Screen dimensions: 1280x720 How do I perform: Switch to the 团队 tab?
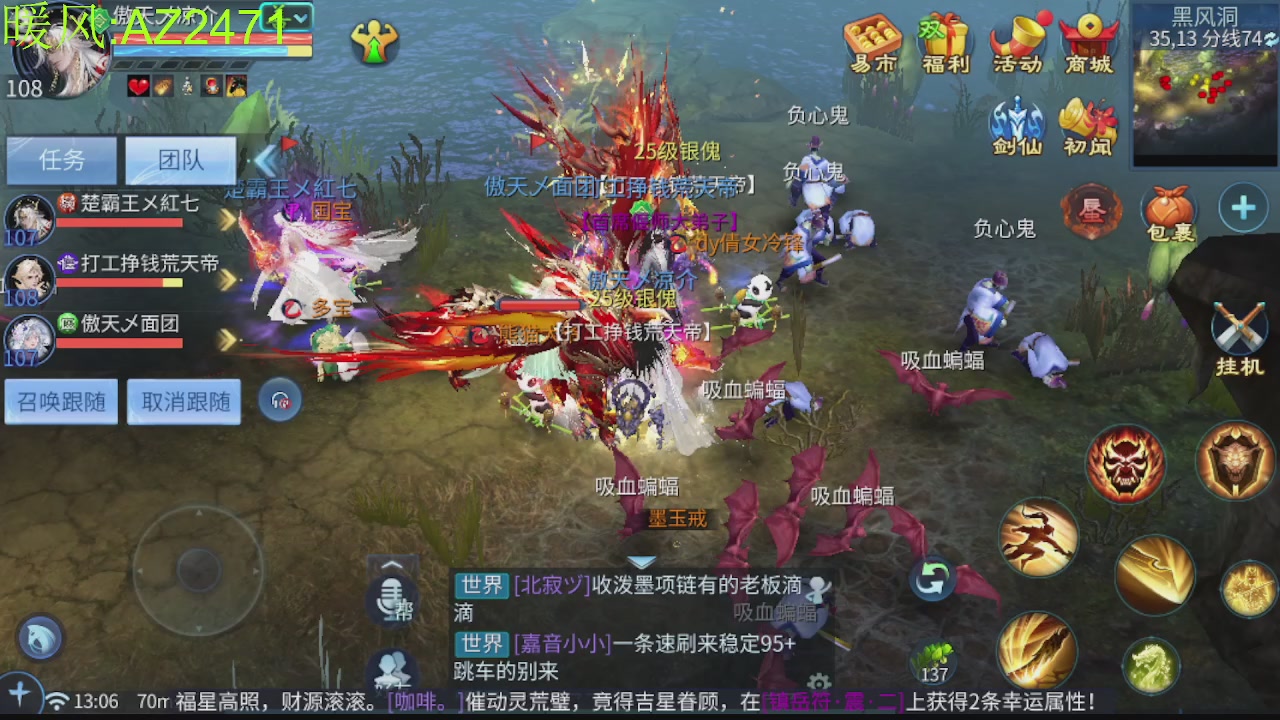[180, 161]
